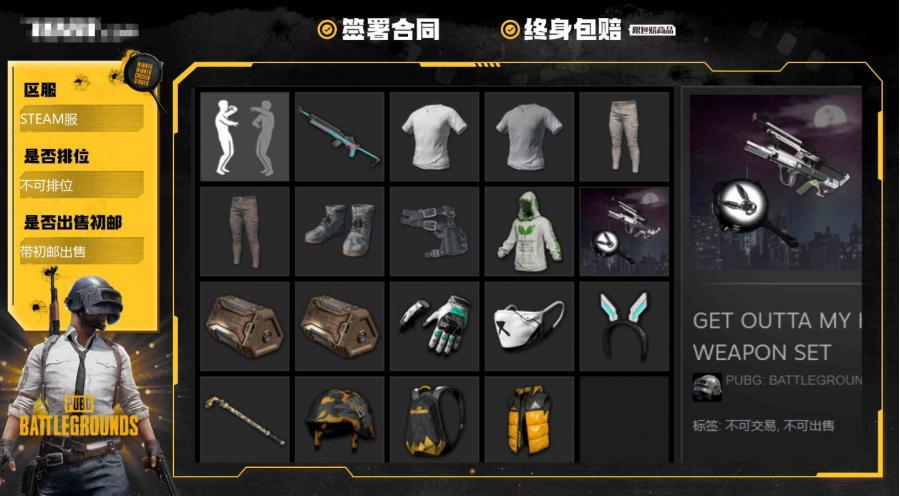The height and width of the screenshot is (496, 900).
Task: Select the grey boots item
Action: coord(339,231)
